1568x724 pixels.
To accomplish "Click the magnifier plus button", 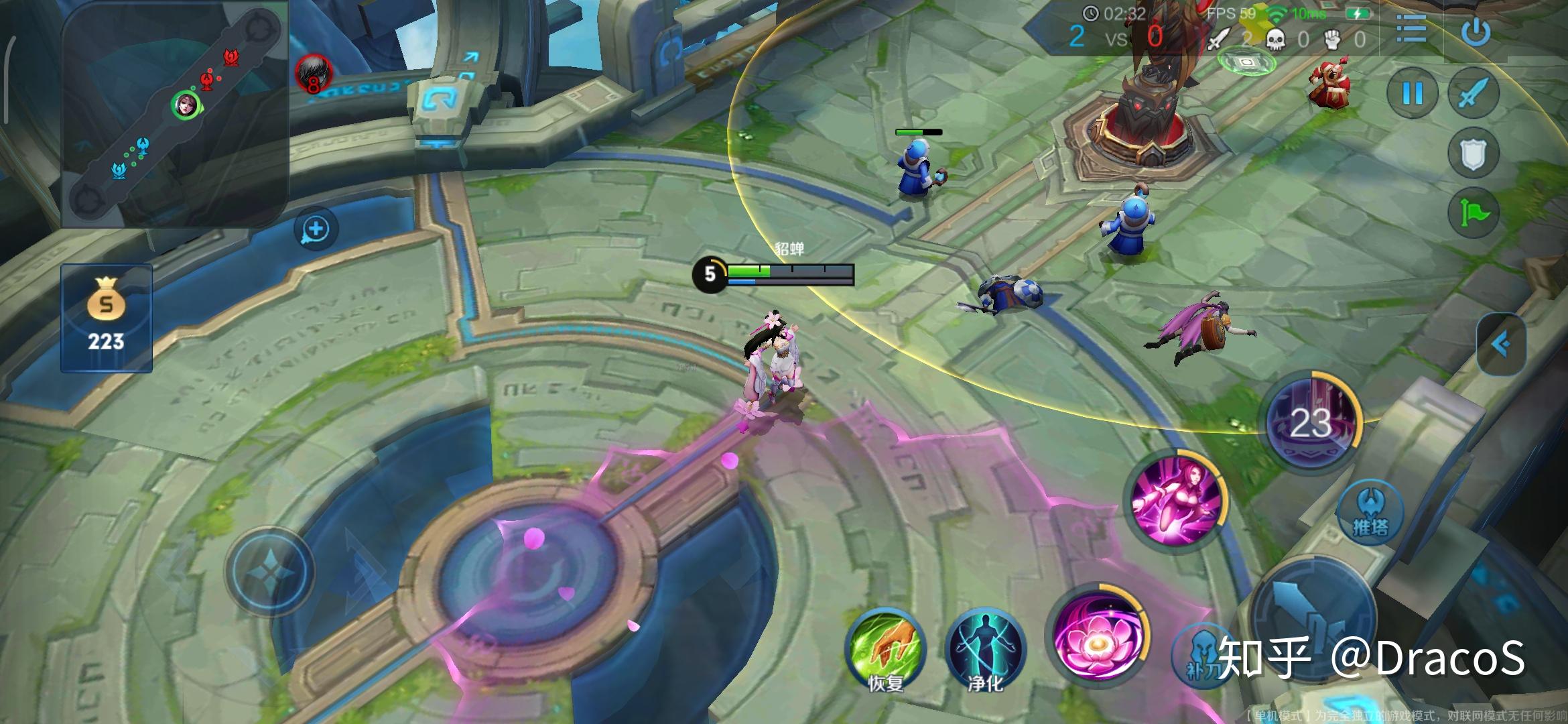I will [316, 229].
